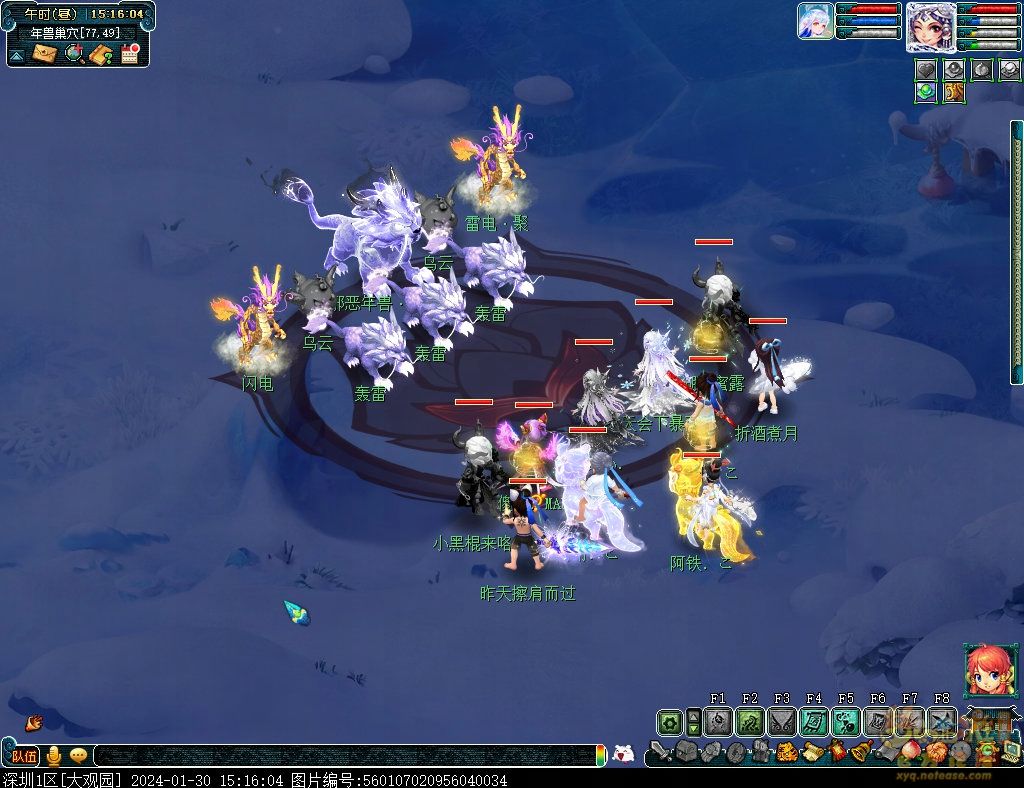Open the help book with question mark
The image size is (1024, 788).
click(100, 54)
